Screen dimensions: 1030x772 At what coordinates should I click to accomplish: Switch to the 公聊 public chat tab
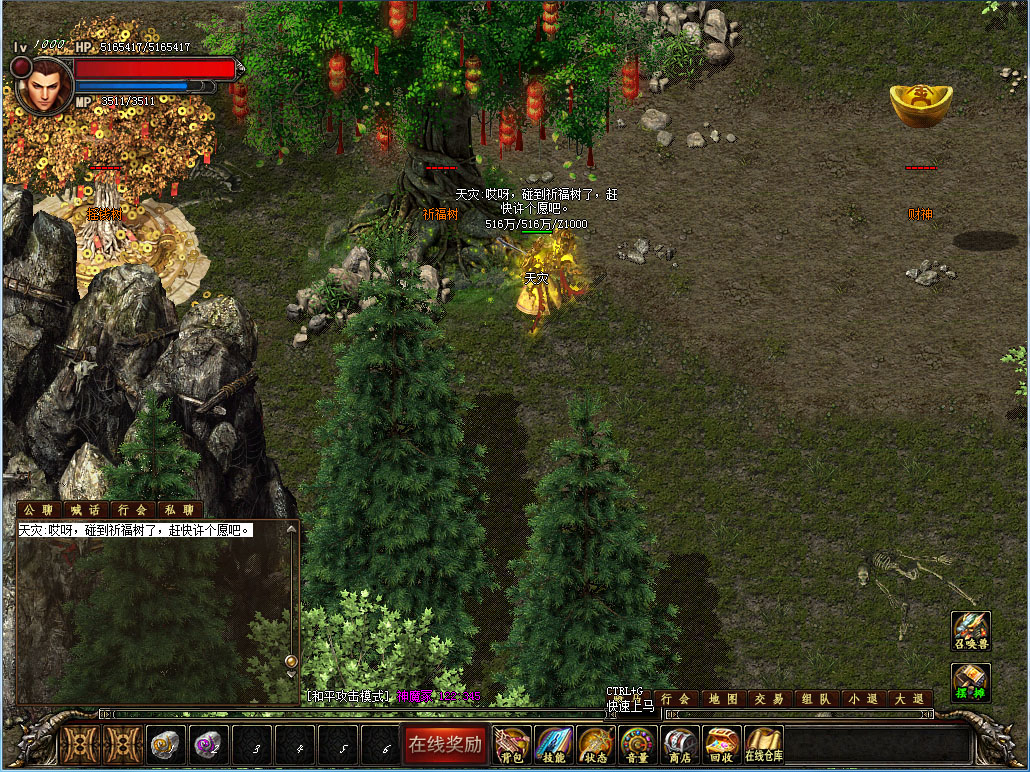[x=40, y=510]
